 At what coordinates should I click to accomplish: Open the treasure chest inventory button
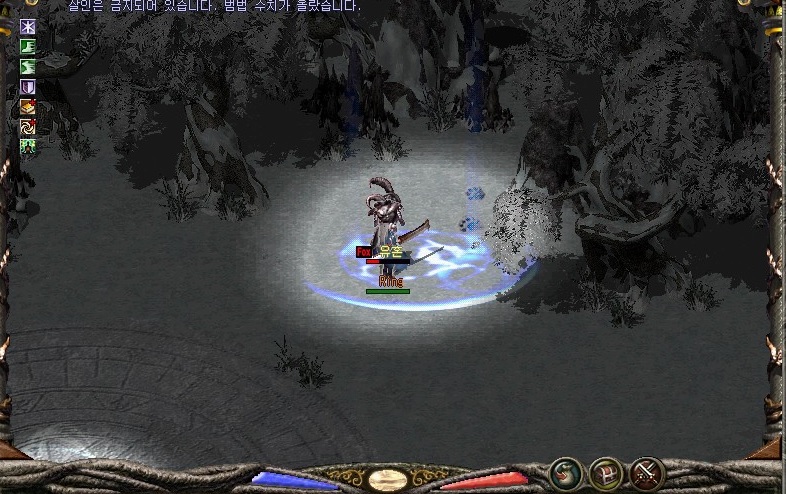pos(607,472)
